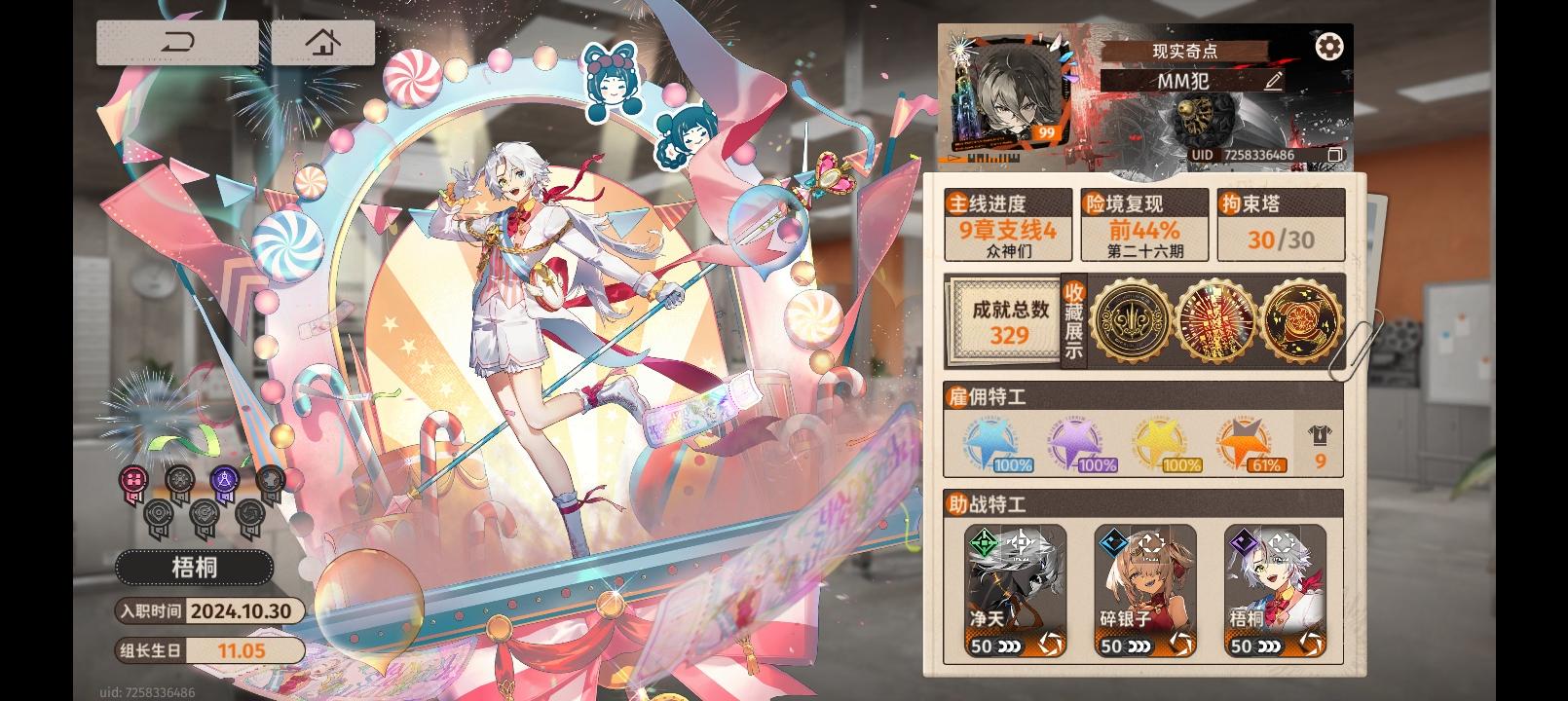Click the return arrow at top left
Viewport: 1568px width, 701px height.
click(178, 42)
